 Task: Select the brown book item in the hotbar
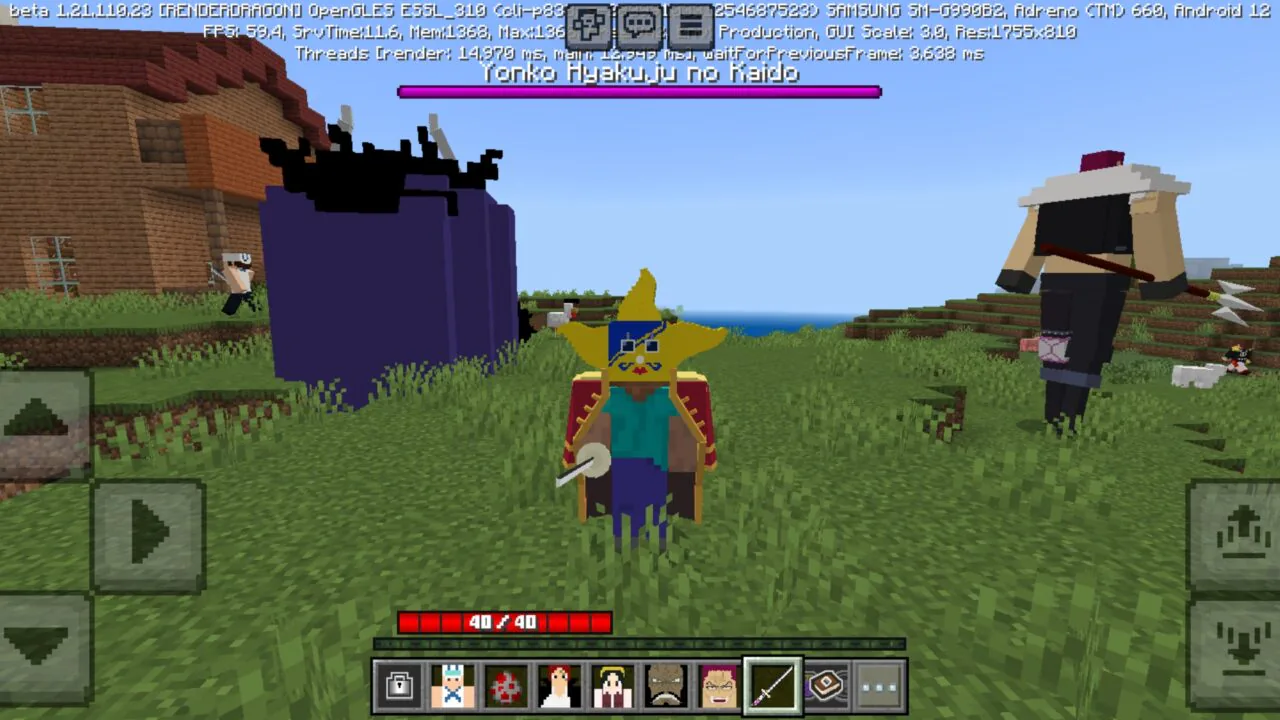[826, 685]
